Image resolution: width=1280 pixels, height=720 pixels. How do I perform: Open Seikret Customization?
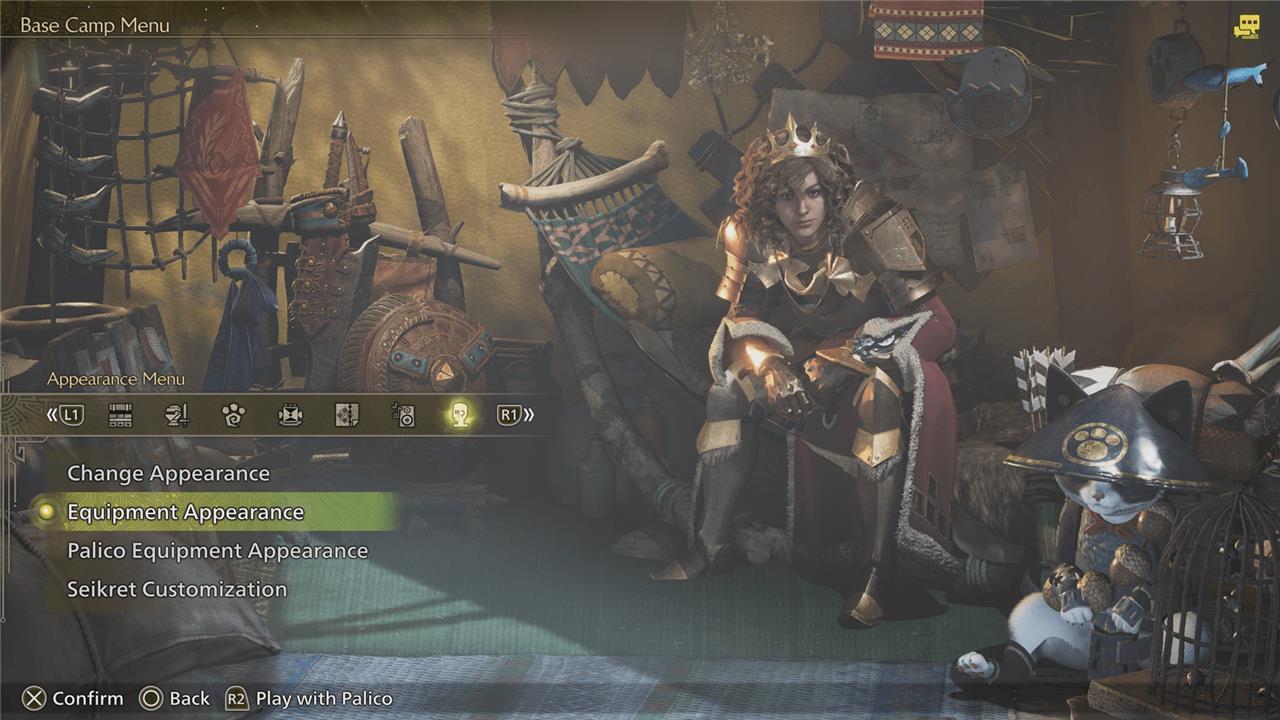coord(177,589)
